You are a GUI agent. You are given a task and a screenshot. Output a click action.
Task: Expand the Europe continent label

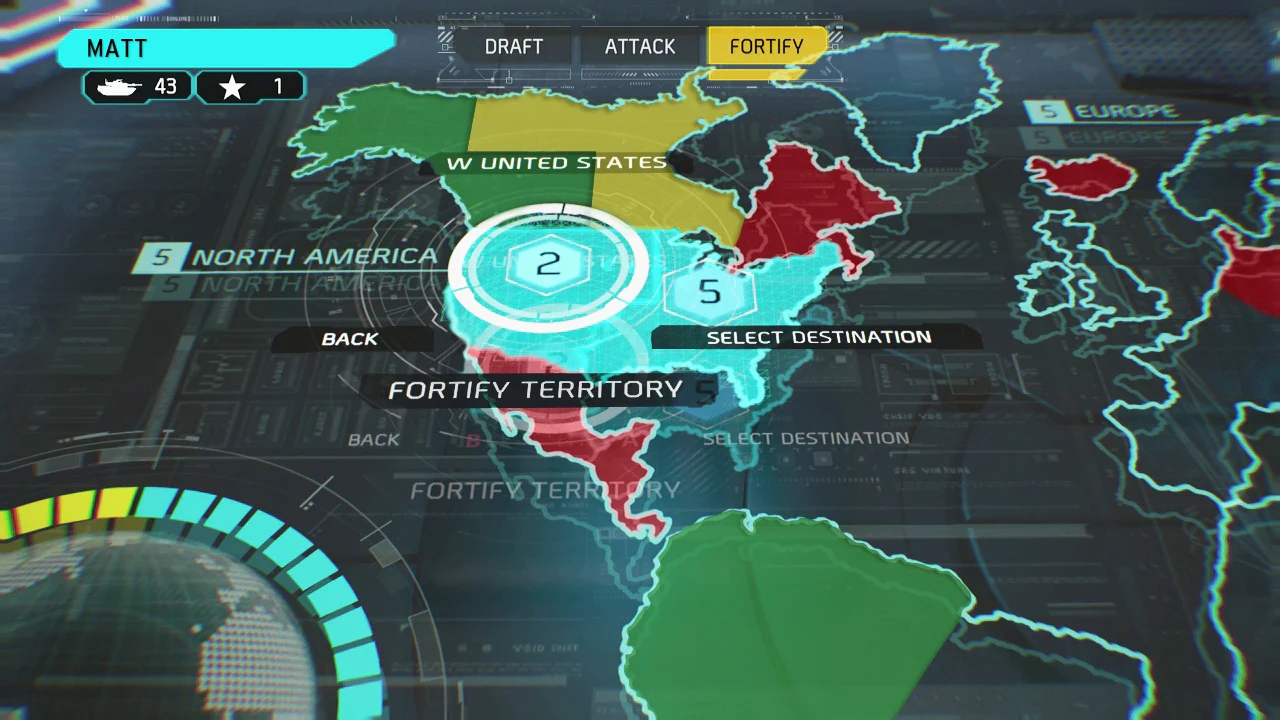1125,110
